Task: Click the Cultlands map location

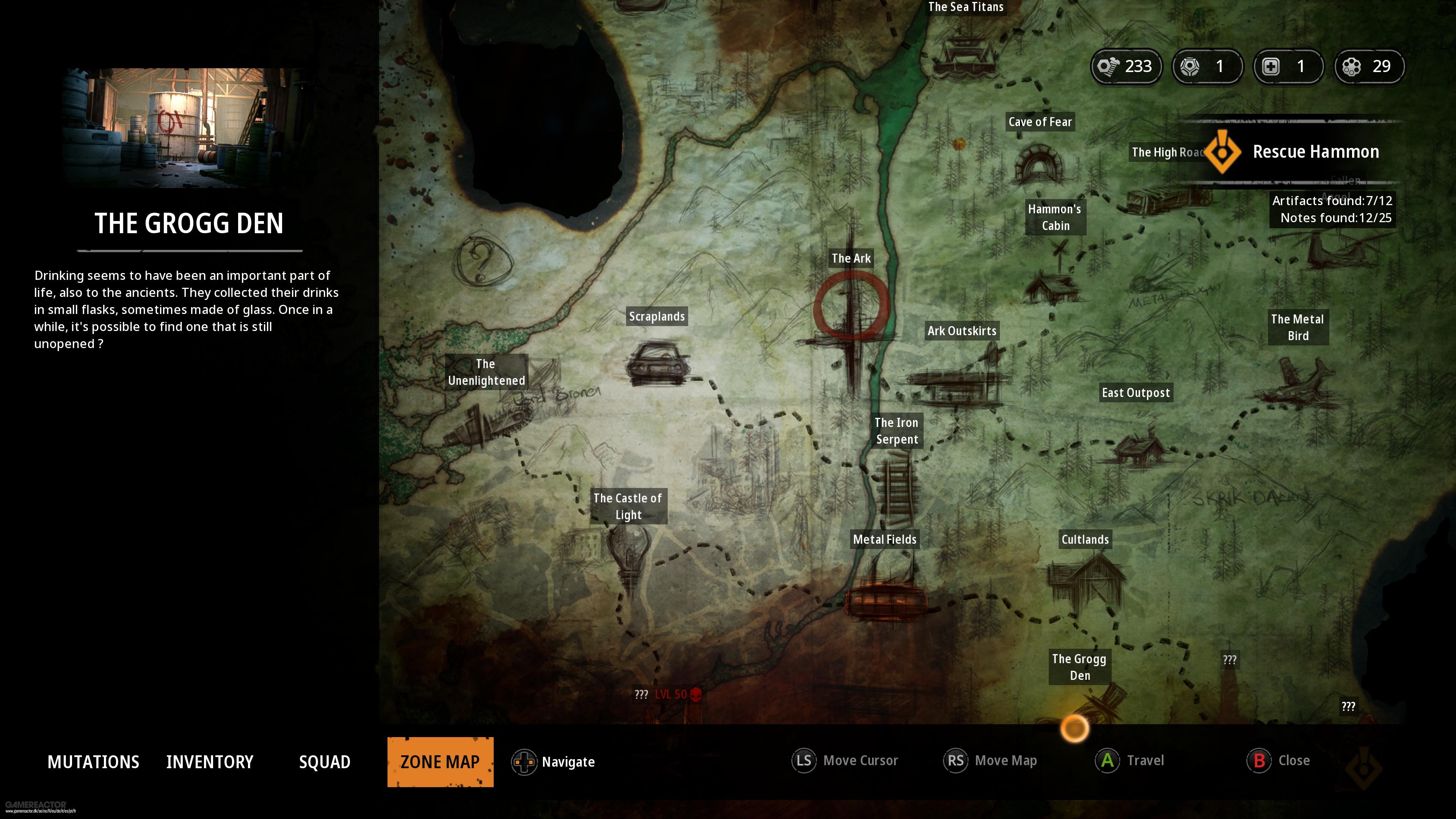Action: [x=1085, y=539]
